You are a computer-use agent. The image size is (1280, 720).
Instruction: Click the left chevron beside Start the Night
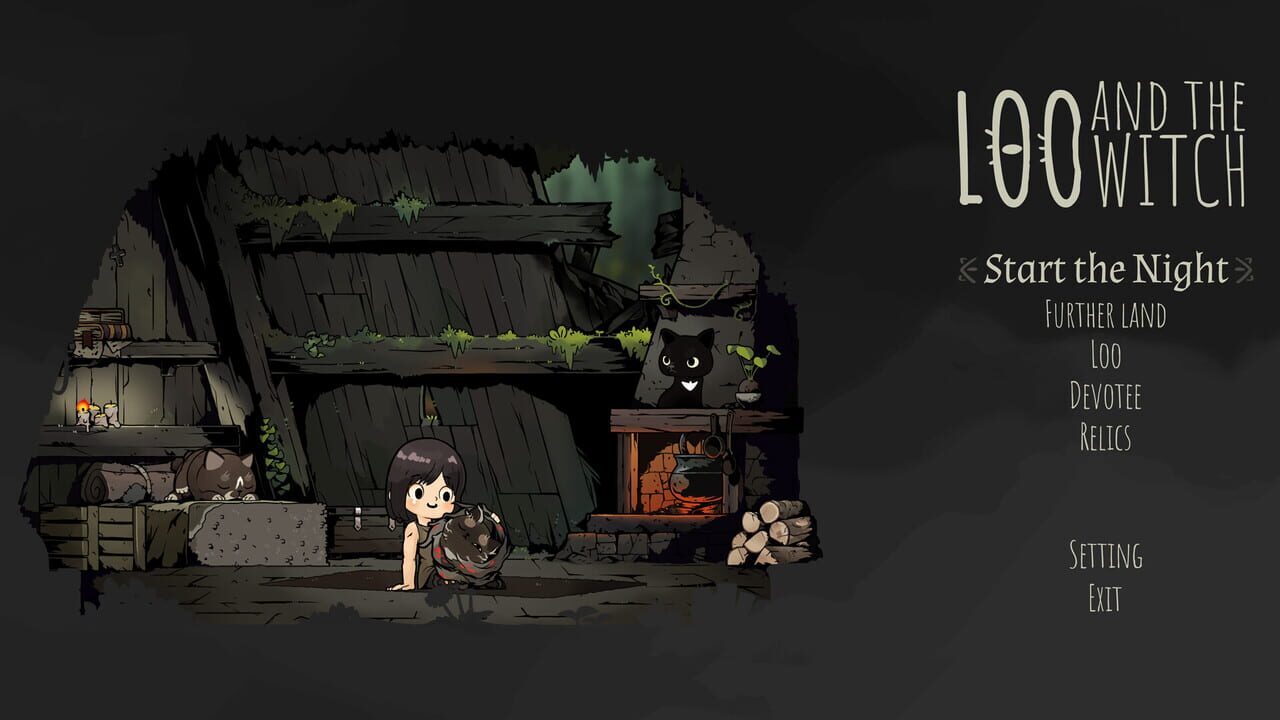click(965, 268)
